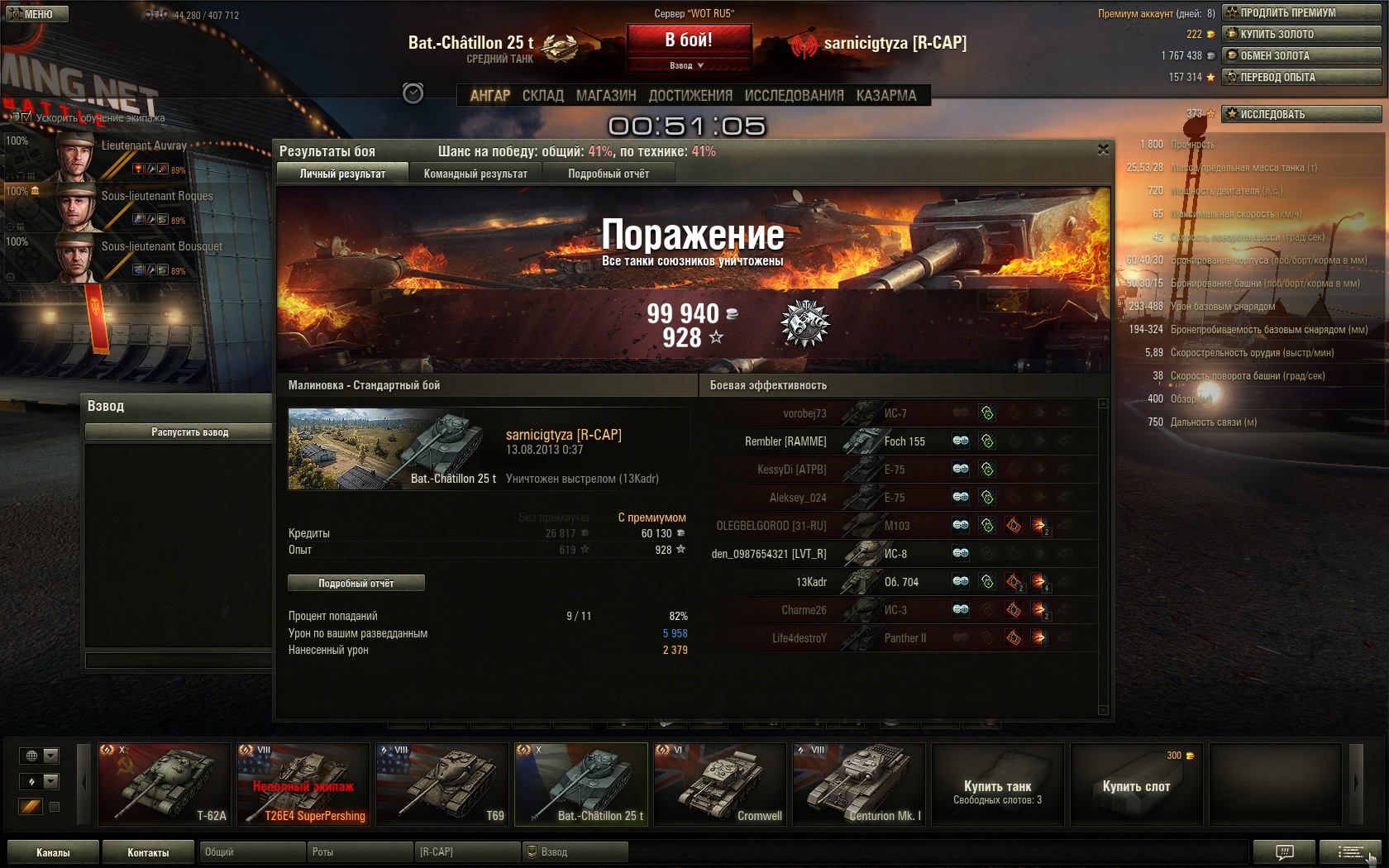1389x868 pixels.
Task: Open the Магазин section
Action: point(606,96)
